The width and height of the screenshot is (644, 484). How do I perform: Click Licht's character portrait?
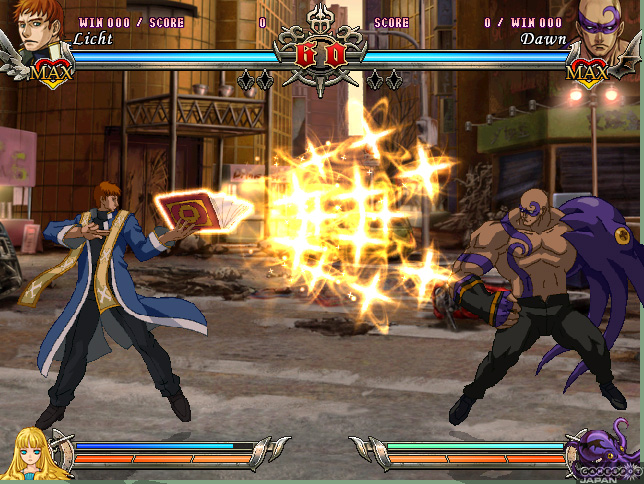[x=37, y=27]
